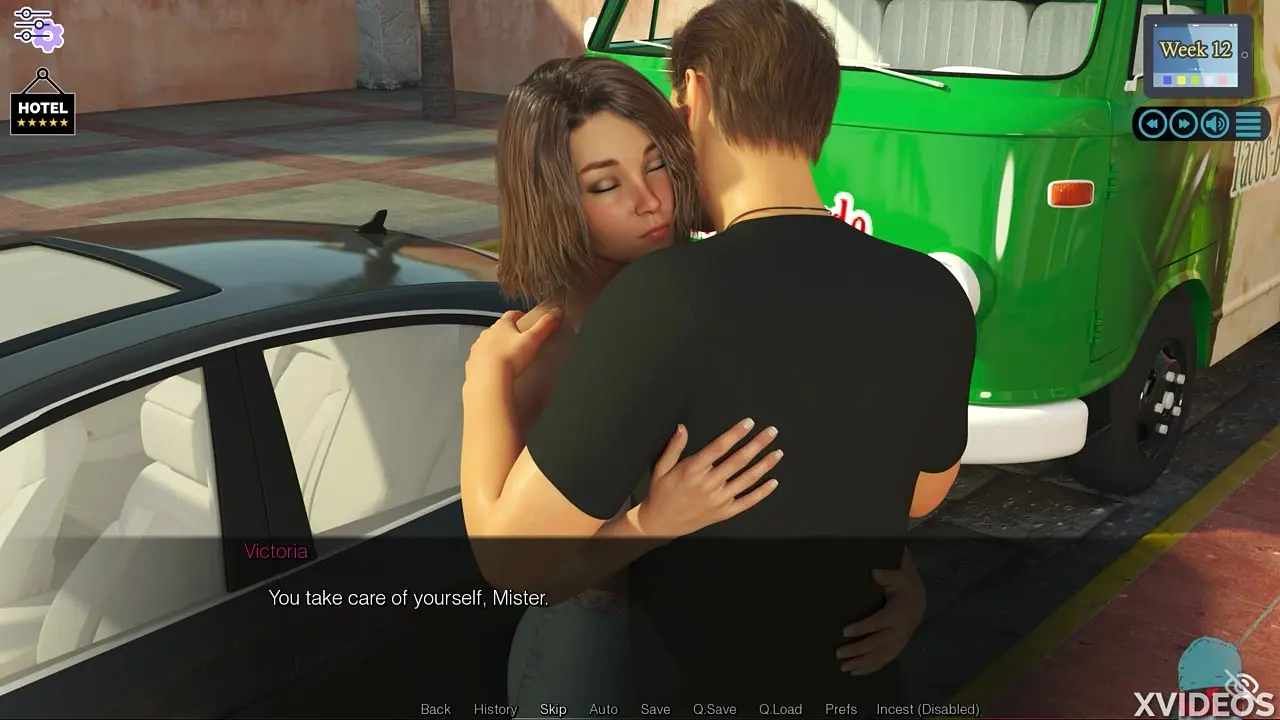
Task: Open the Week 12 tablet
Action: 1196,56
